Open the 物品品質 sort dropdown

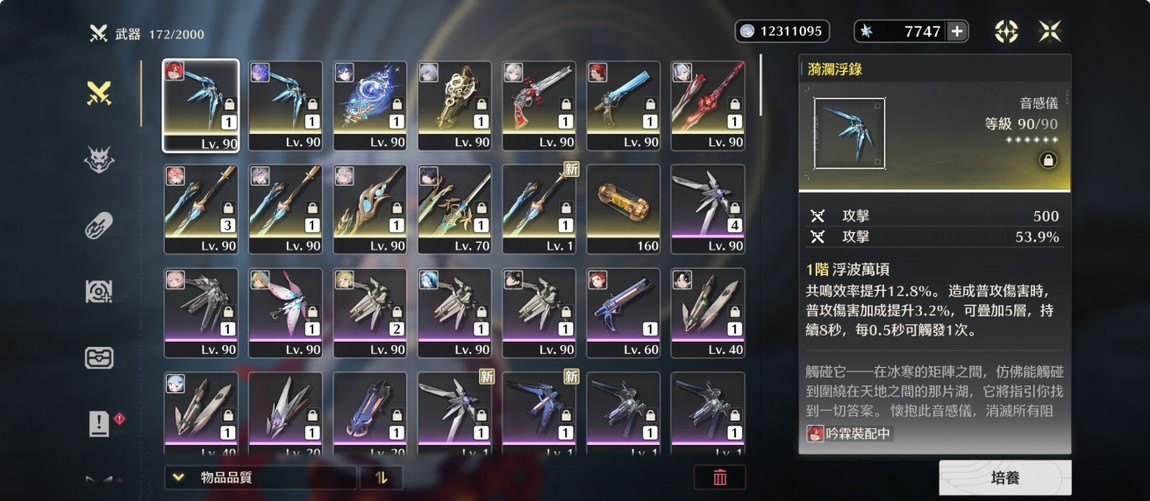point(260,478)
